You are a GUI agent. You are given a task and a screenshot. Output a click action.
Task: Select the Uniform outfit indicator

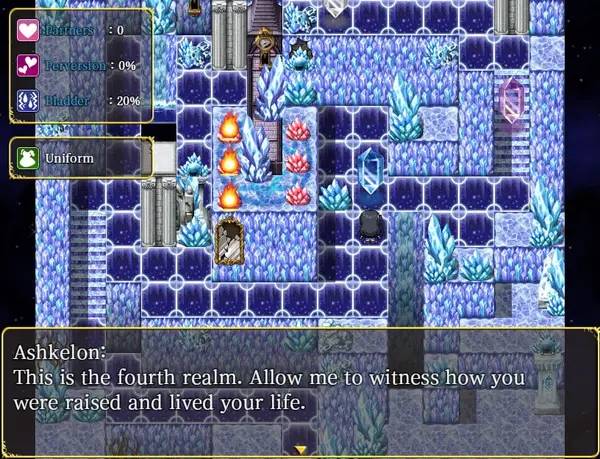click(80, 159)
